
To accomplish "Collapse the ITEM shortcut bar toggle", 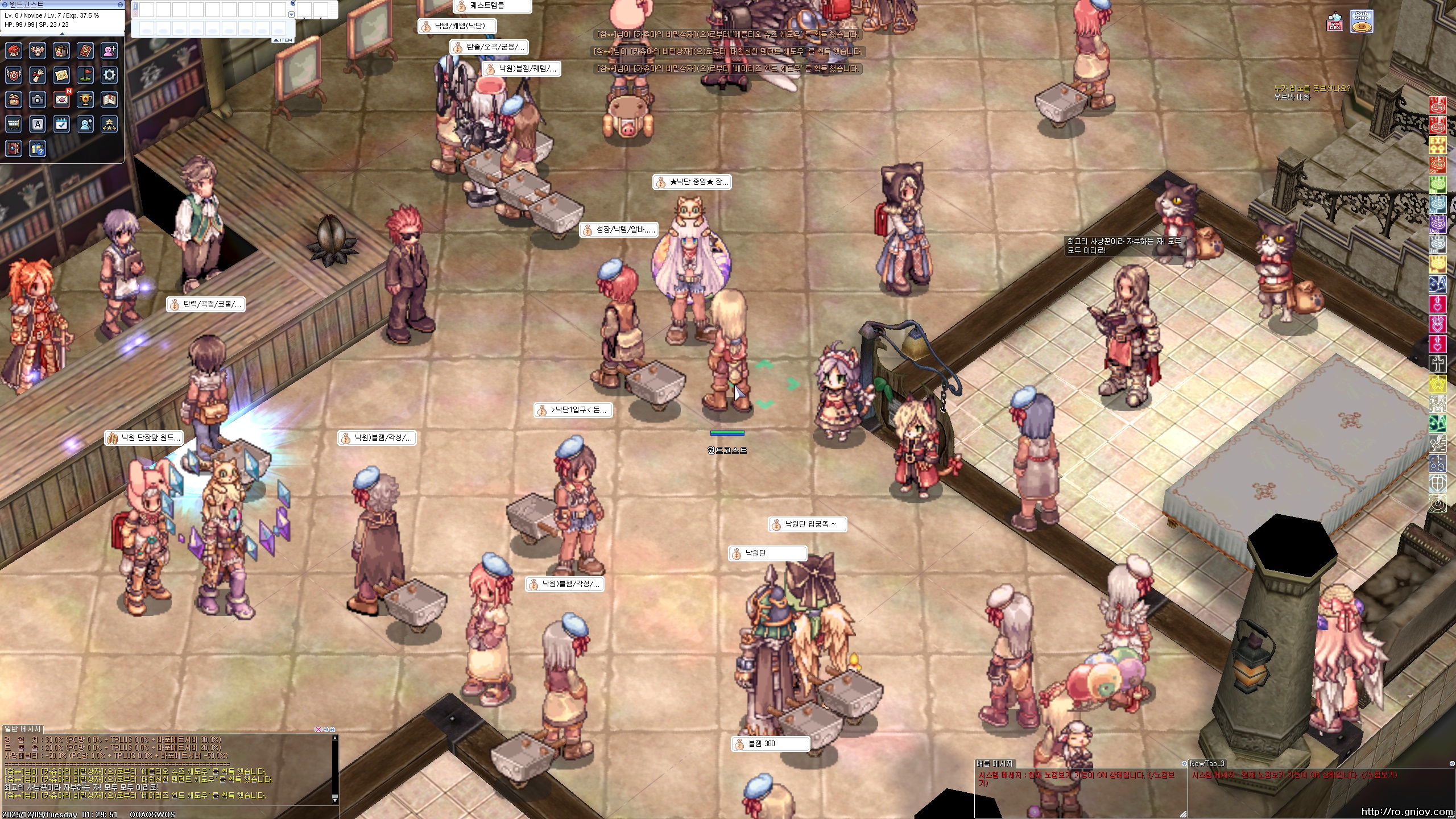I will 283,40.
